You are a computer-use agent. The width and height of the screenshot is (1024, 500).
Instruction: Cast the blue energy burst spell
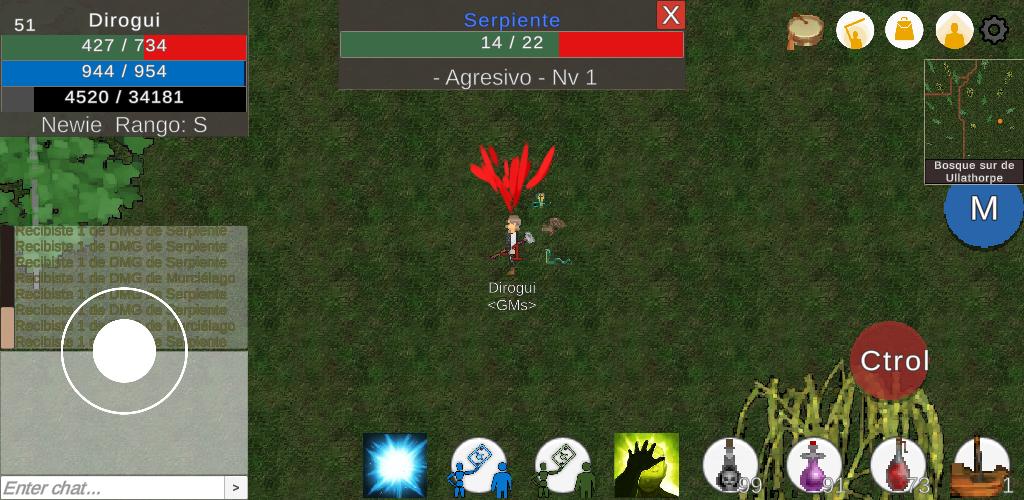[x=395, y=465]
